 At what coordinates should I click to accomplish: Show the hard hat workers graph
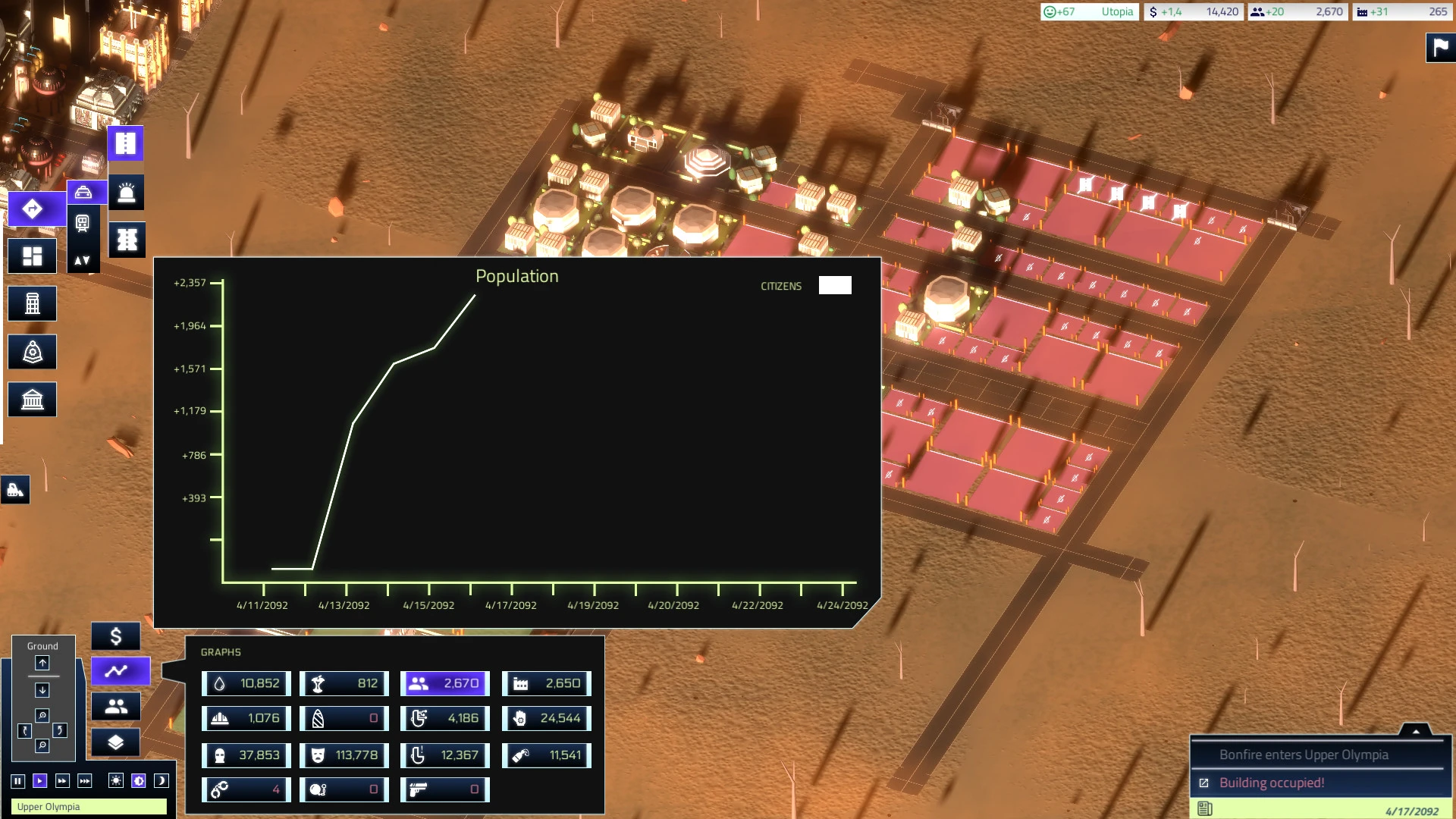246,718
